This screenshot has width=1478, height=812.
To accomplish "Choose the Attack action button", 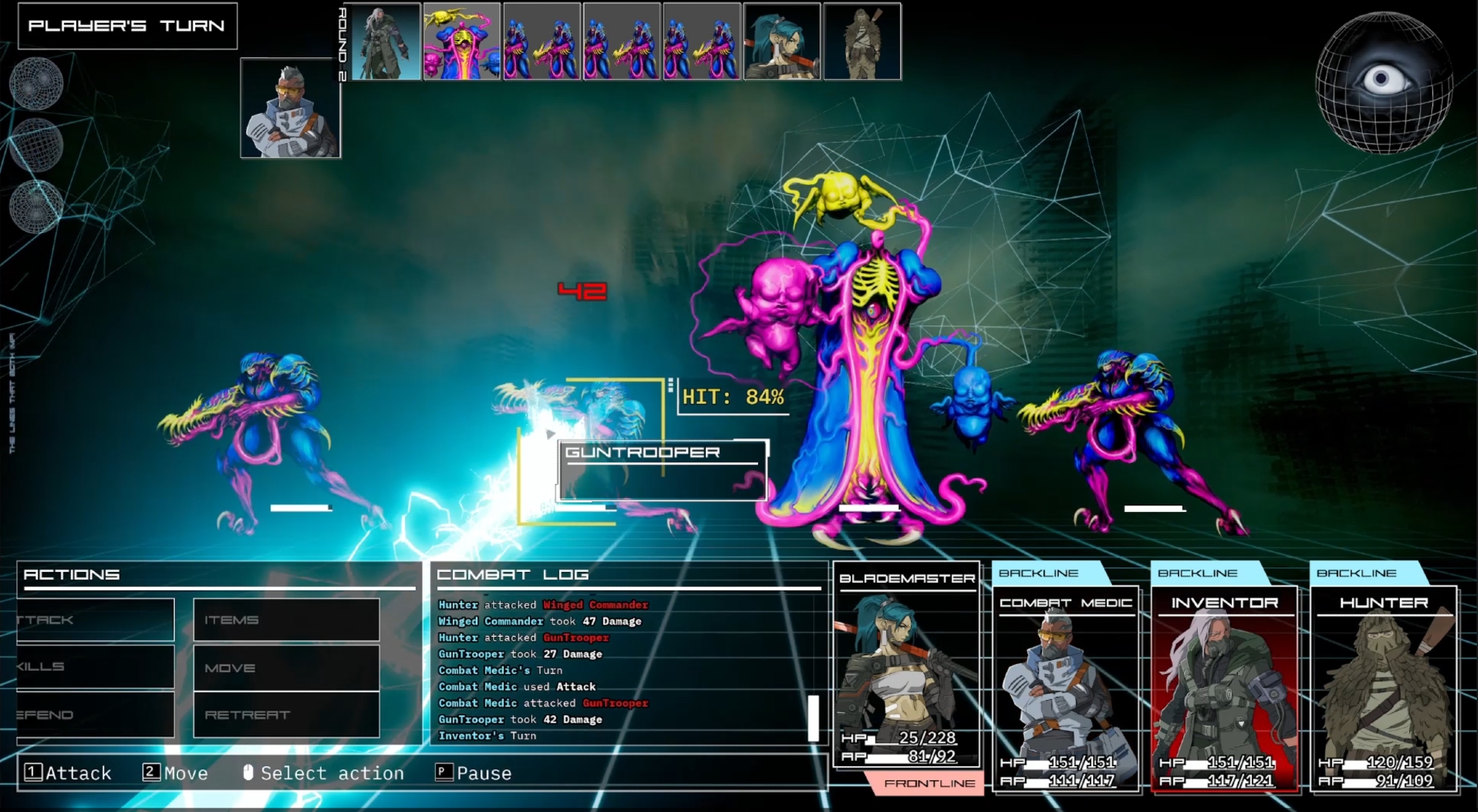I will tap(95, 619).
